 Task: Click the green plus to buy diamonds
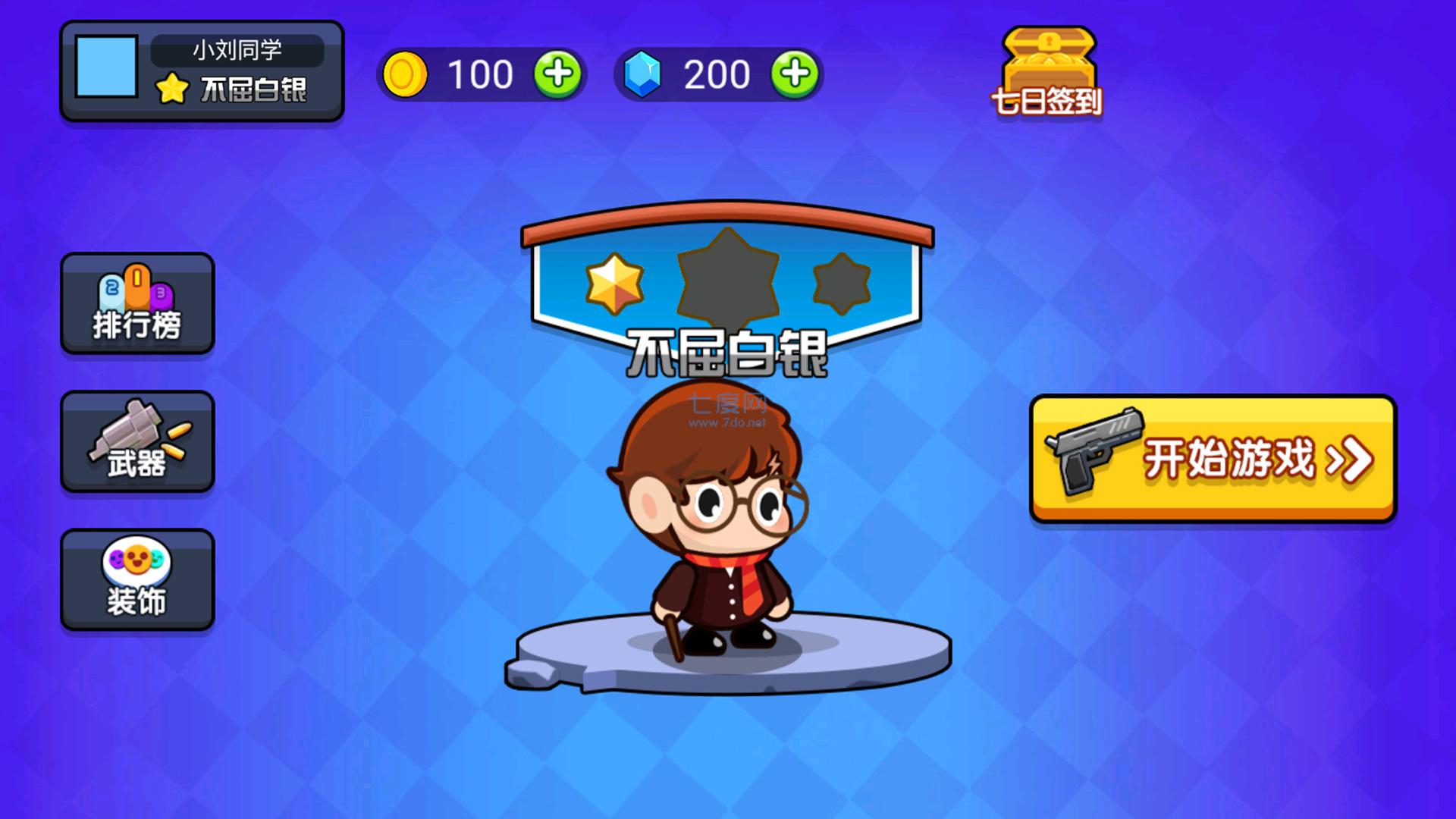click(794, 76)
